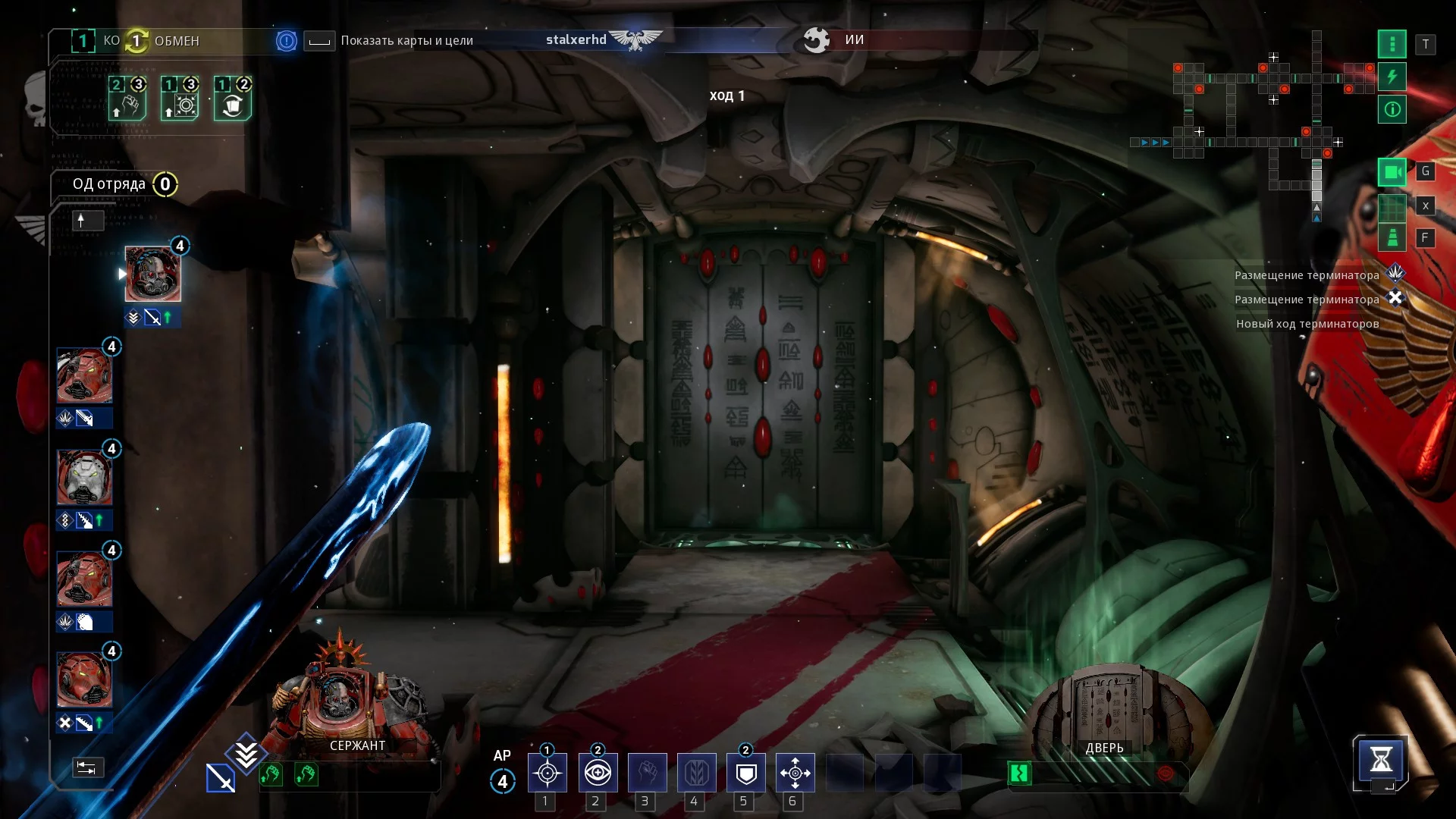This screenshot has width=1456, height=819.
Task: Play the converging arrows target card
Action: click(x=180, y=99)
